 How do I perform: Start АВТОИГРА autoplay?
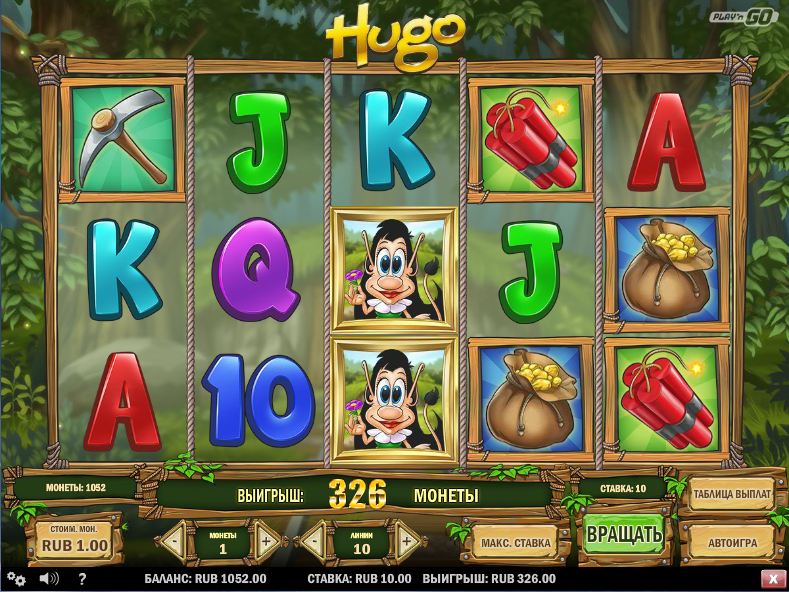[732, 543]
